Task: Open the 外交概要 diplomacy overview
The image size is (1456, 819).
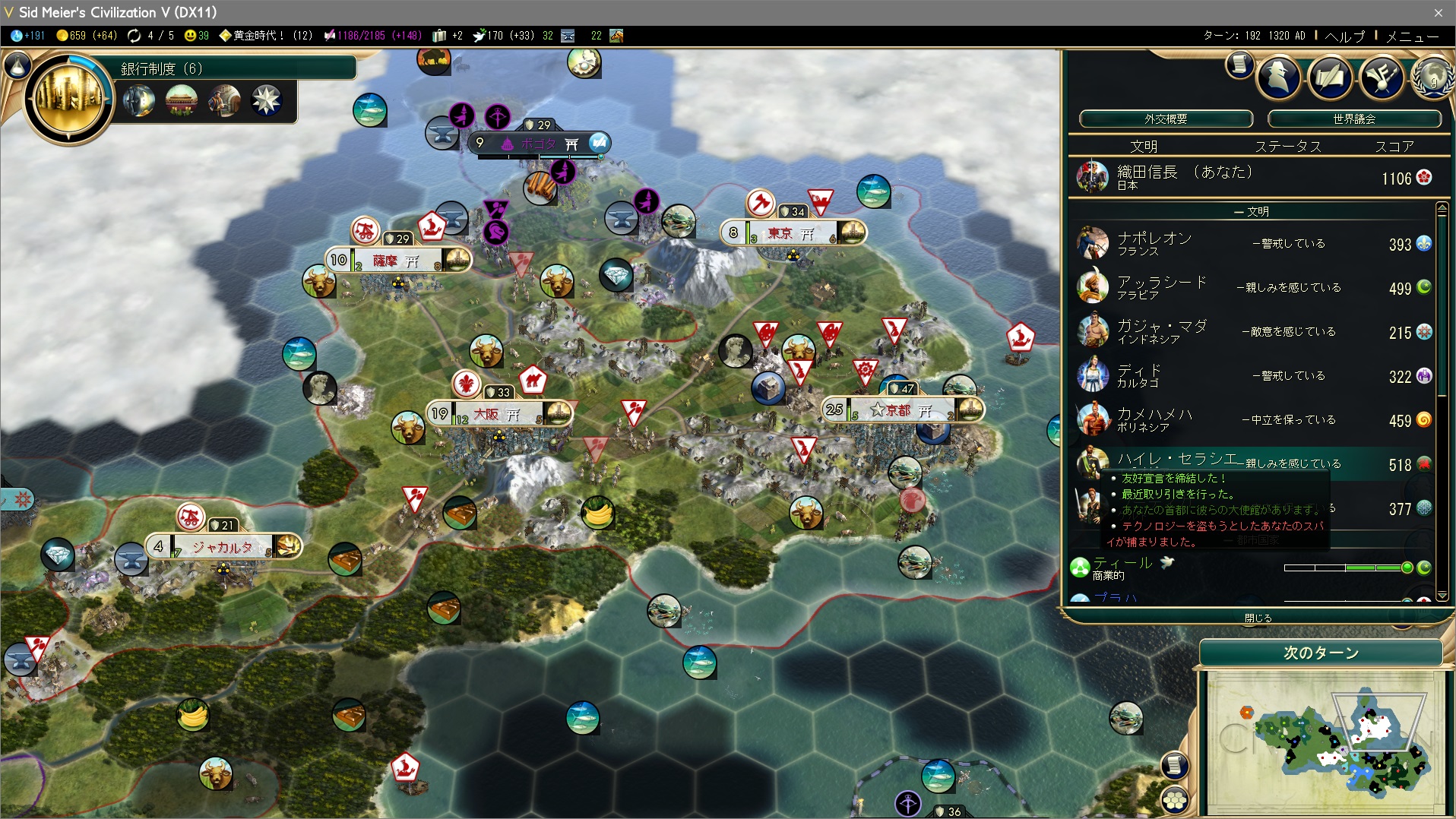Action: point(1166,119)
